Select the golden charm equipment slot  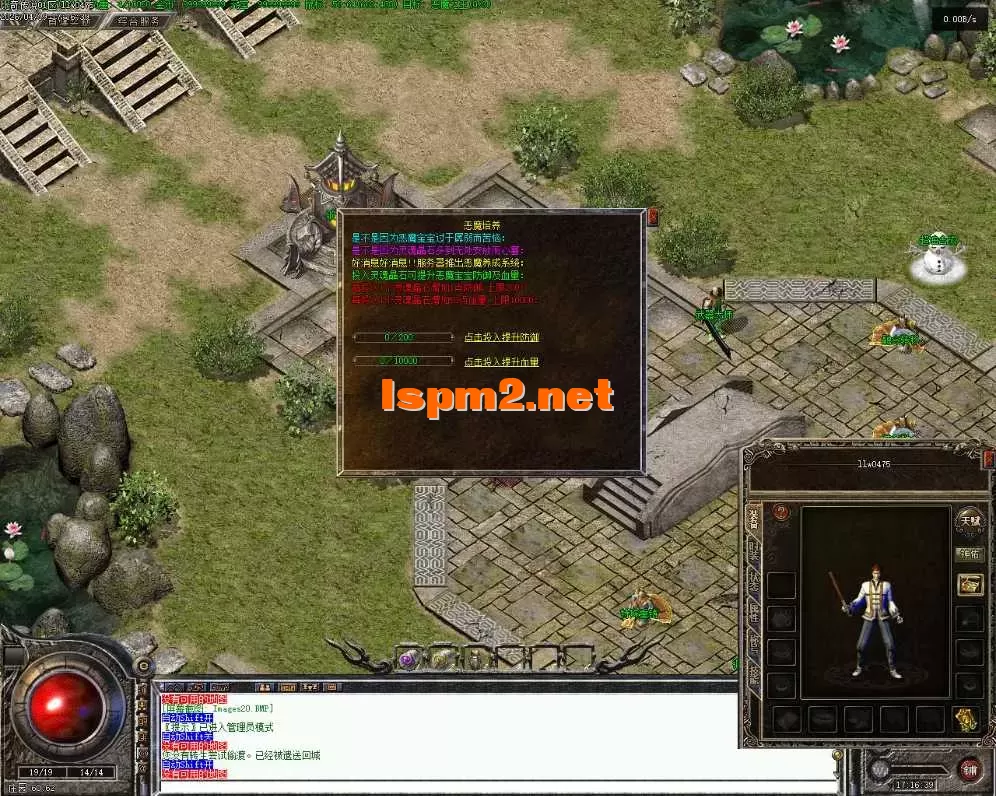point(966,717)
